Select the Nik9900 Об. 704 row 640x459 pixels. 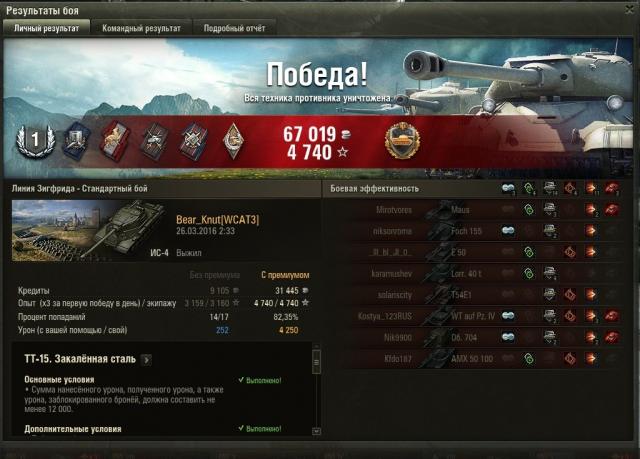(480, 336)
